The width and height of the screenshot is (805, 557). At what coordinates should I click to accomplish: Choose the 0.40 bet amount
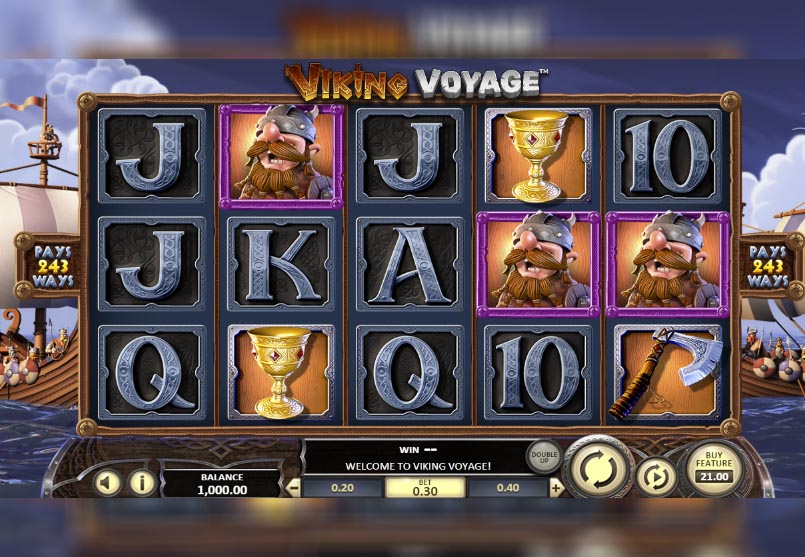pos(508,488)
